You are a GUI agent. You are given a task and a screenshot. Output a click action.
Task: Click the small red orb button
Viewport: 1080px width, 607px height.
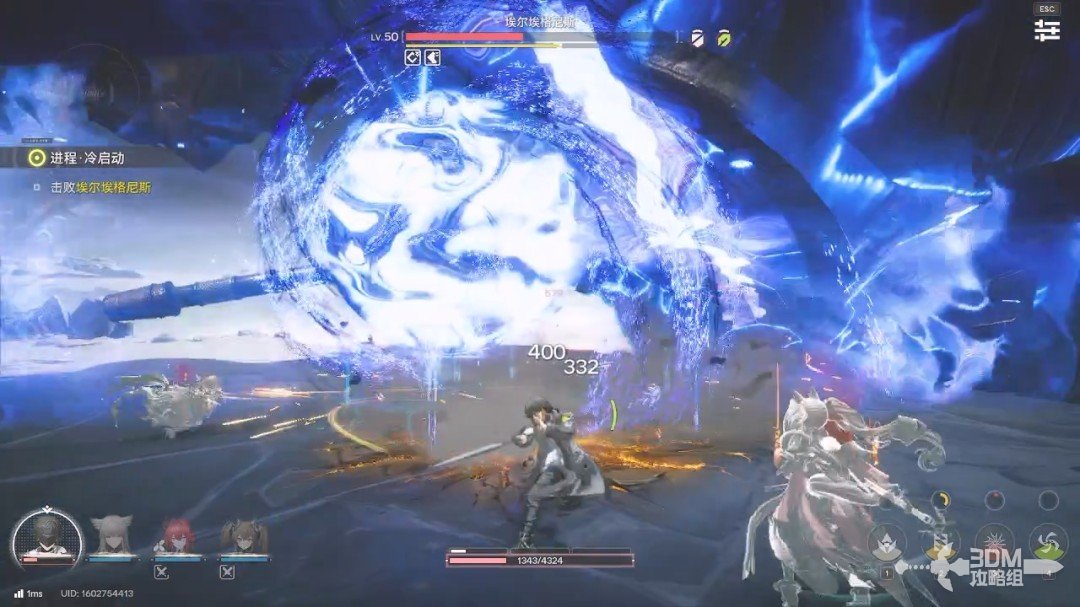coord(994,500)
